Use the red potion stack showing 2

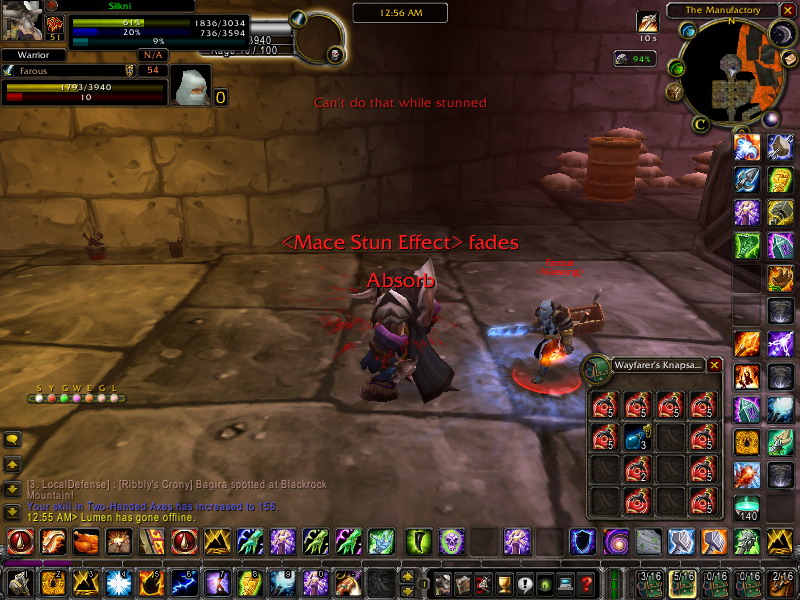tap(639, 468)
